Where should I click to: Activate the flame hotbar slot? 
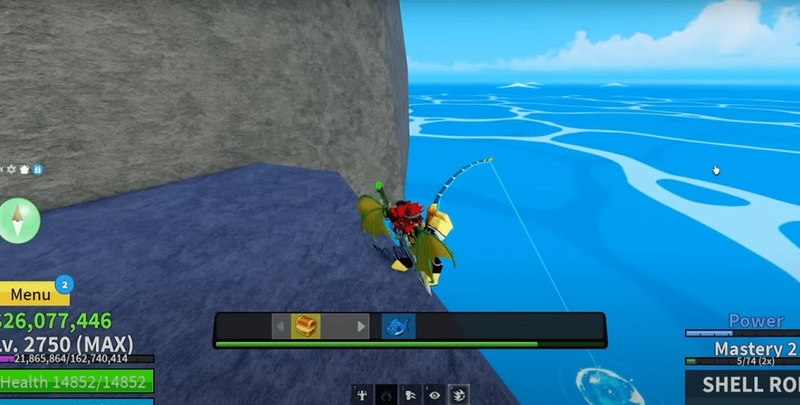(385, 395)
